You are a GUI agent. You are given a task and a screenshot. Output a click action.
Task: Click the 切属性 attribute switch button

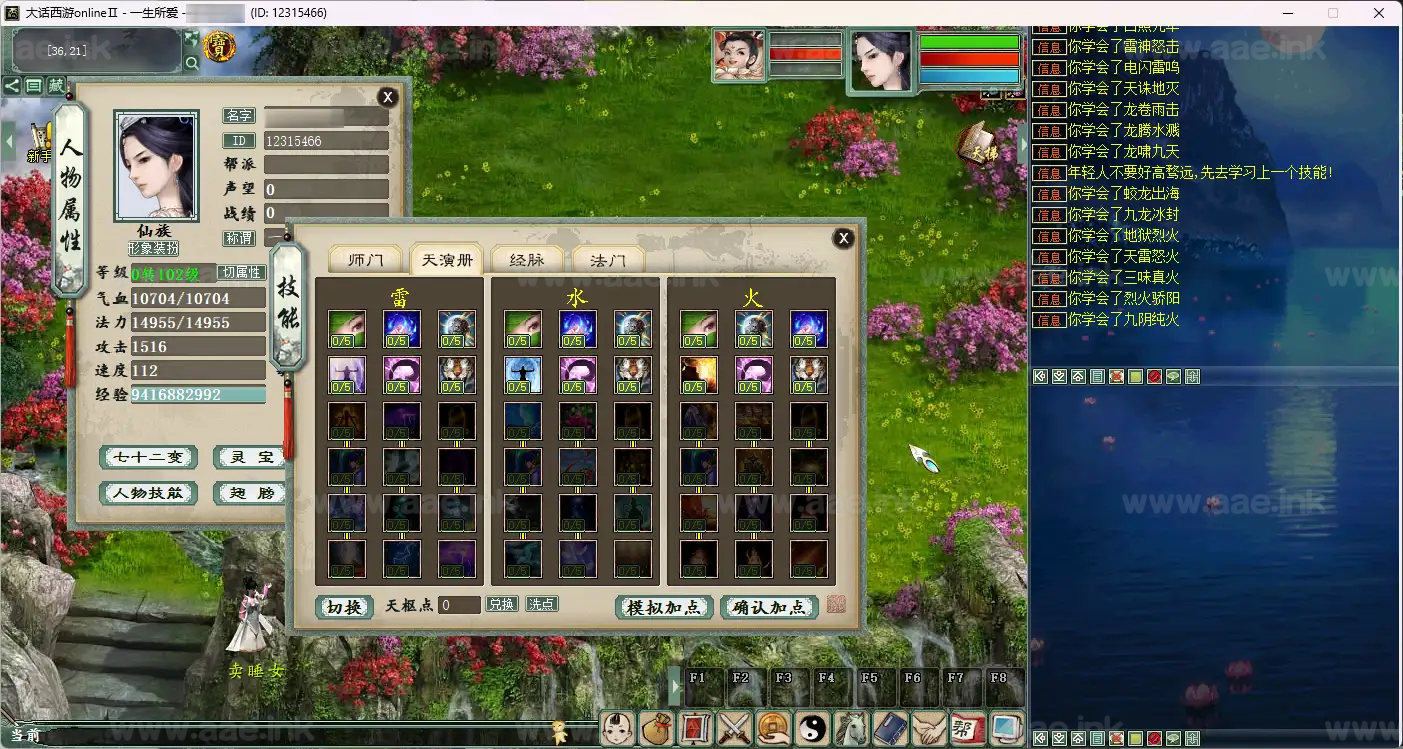[241, 272]
